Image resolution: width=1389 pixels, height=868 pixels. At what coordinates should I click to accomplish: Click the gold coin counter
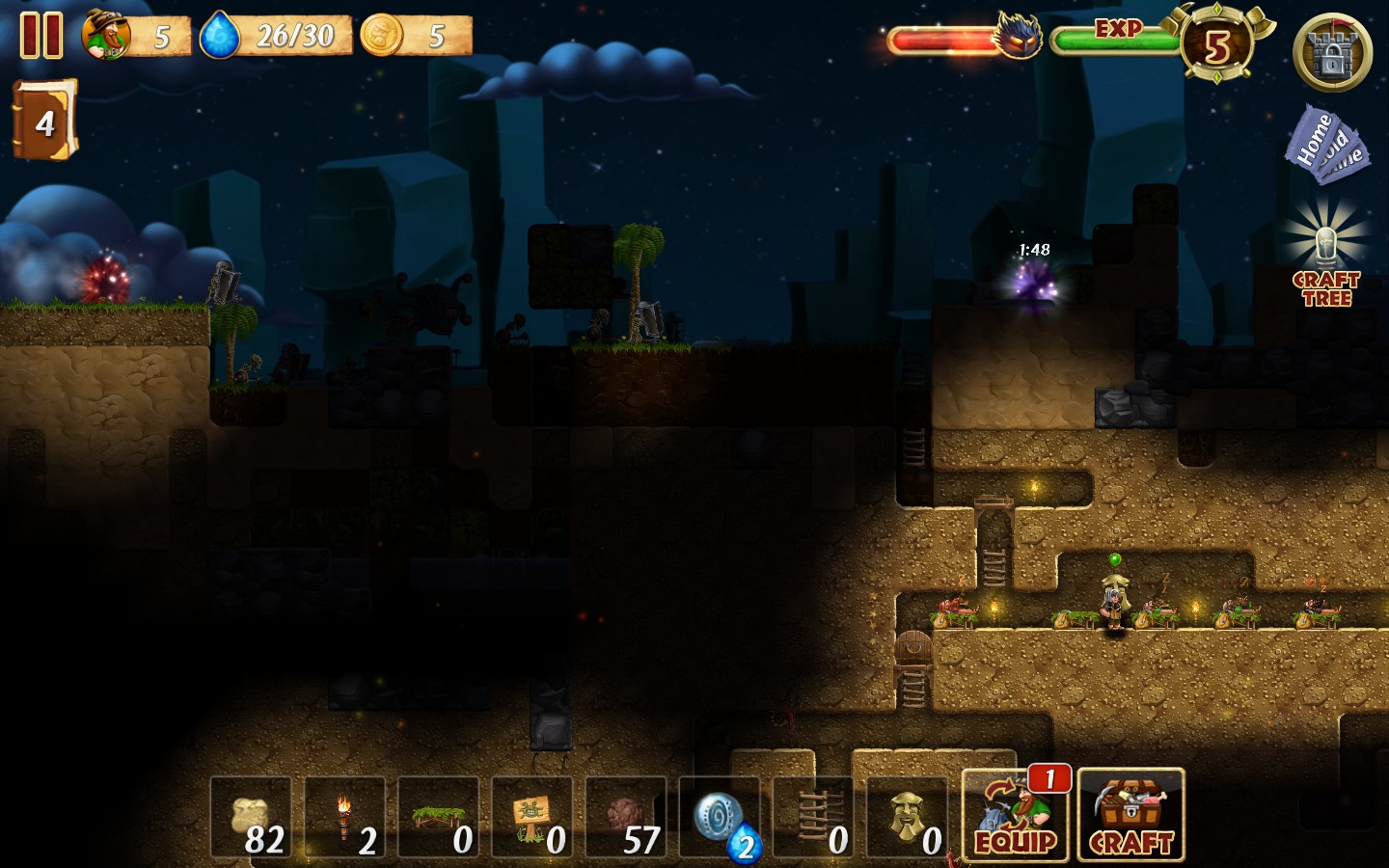tap(382, 36)
